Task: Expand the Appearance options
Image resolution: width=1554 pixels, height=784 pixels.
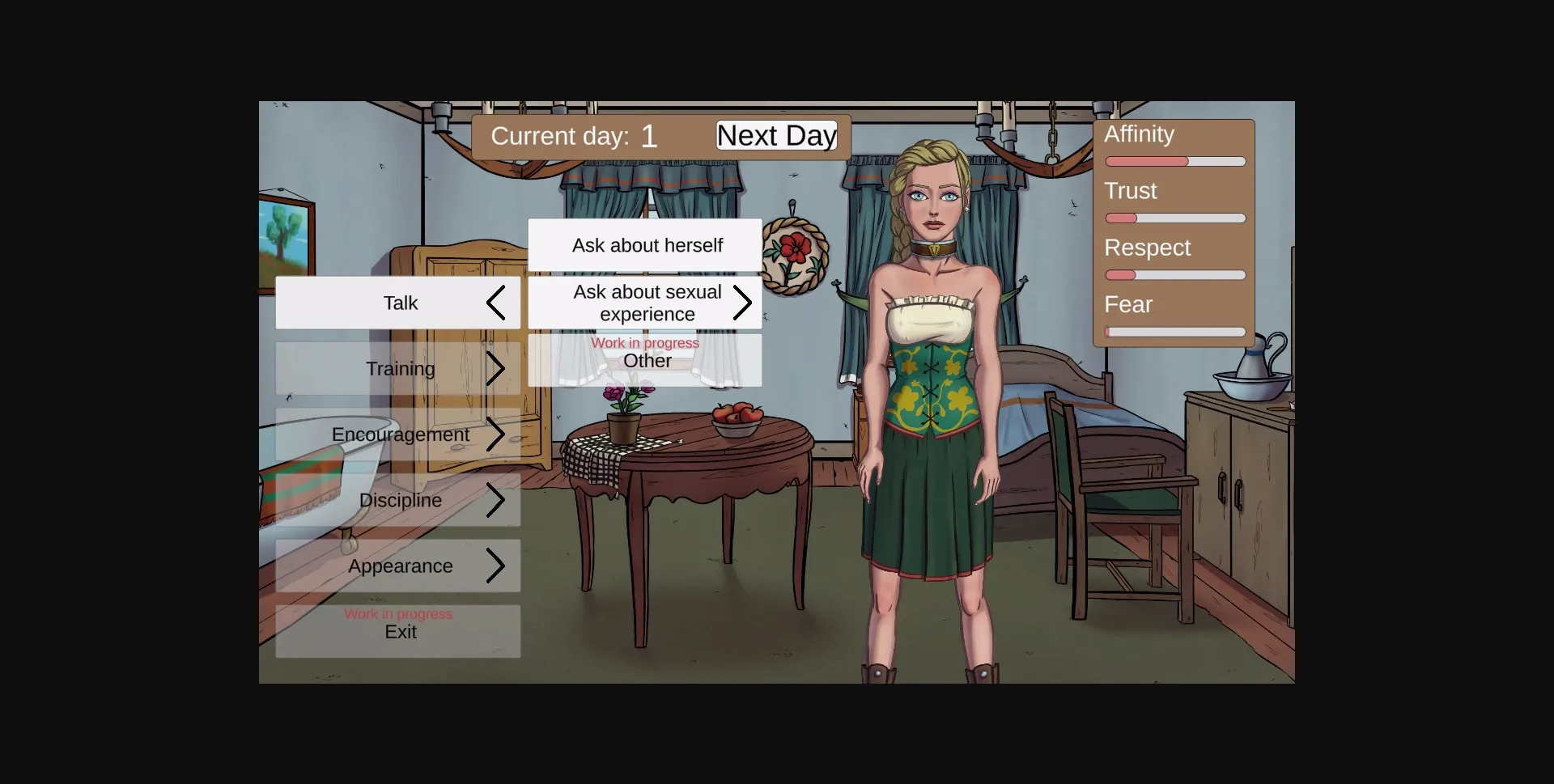Action: (497, 566)
